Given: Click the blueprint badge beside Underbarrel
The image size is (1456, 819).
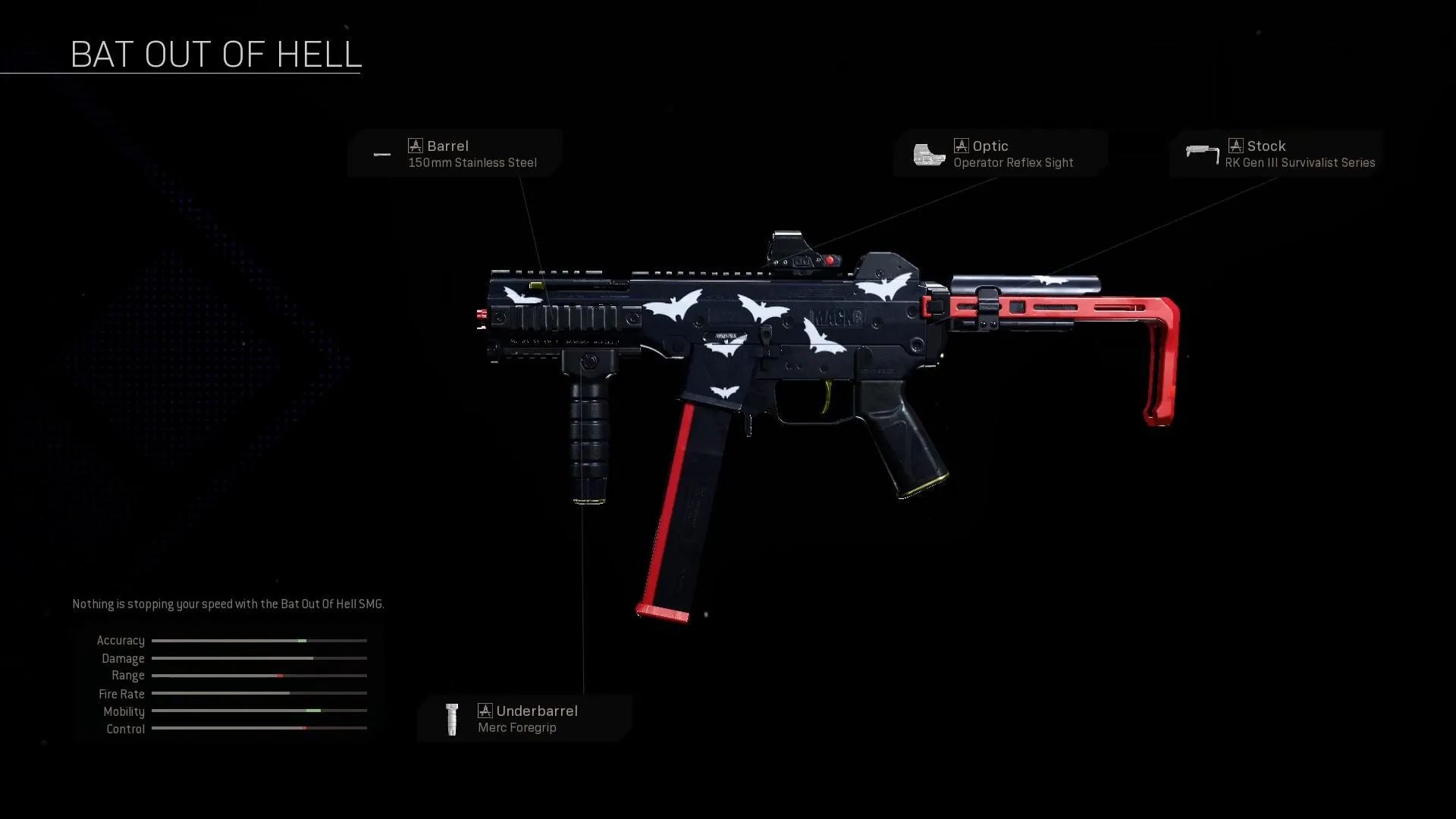Looking at the screenshot, I should point(485,711).
